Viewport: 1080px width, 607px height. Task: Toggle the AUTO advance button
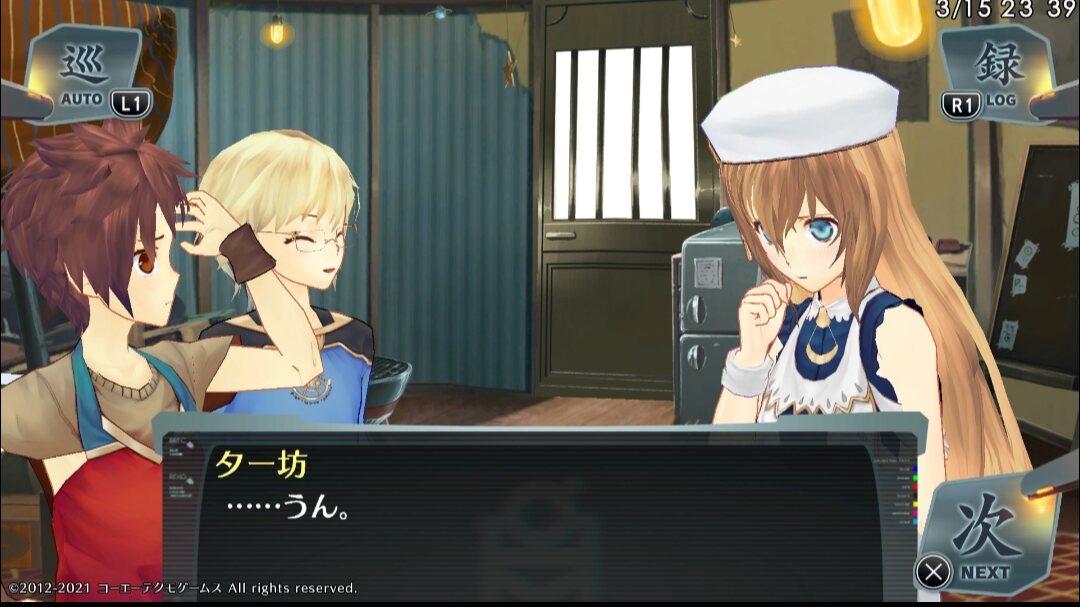[x=87, y=74]
